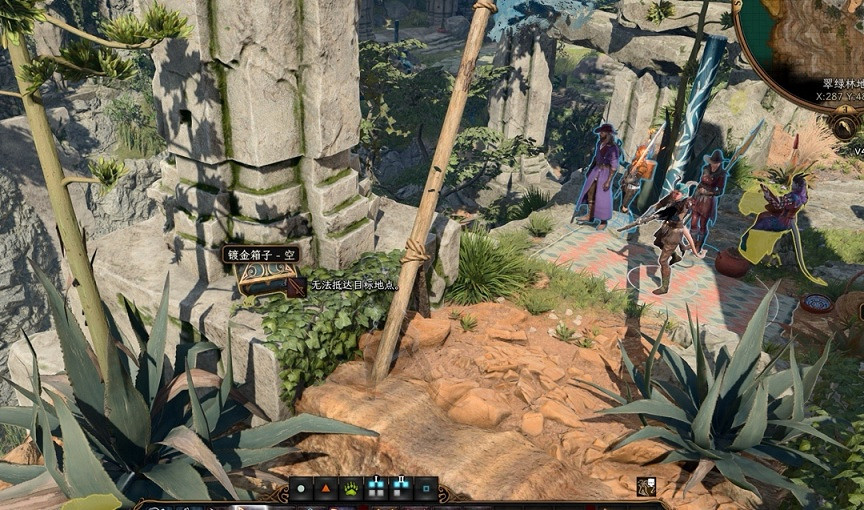Viewport: 864px width, 510px height.
Task: Choose the green paw print filter
Action: [351, 490]
